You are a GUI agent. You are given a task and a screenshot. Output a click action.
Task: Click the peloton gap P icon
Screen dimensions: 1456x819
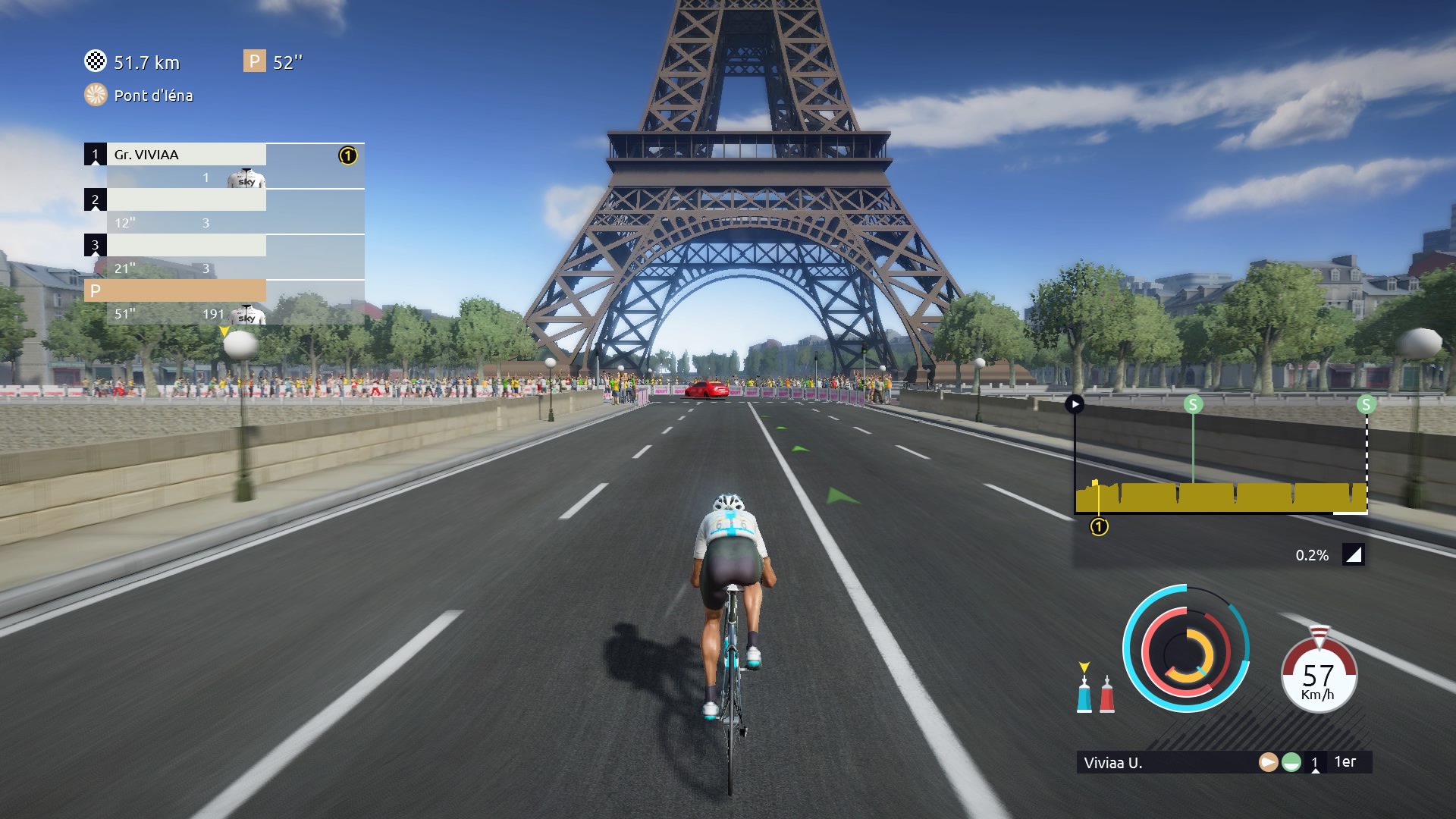coord(254,61)
